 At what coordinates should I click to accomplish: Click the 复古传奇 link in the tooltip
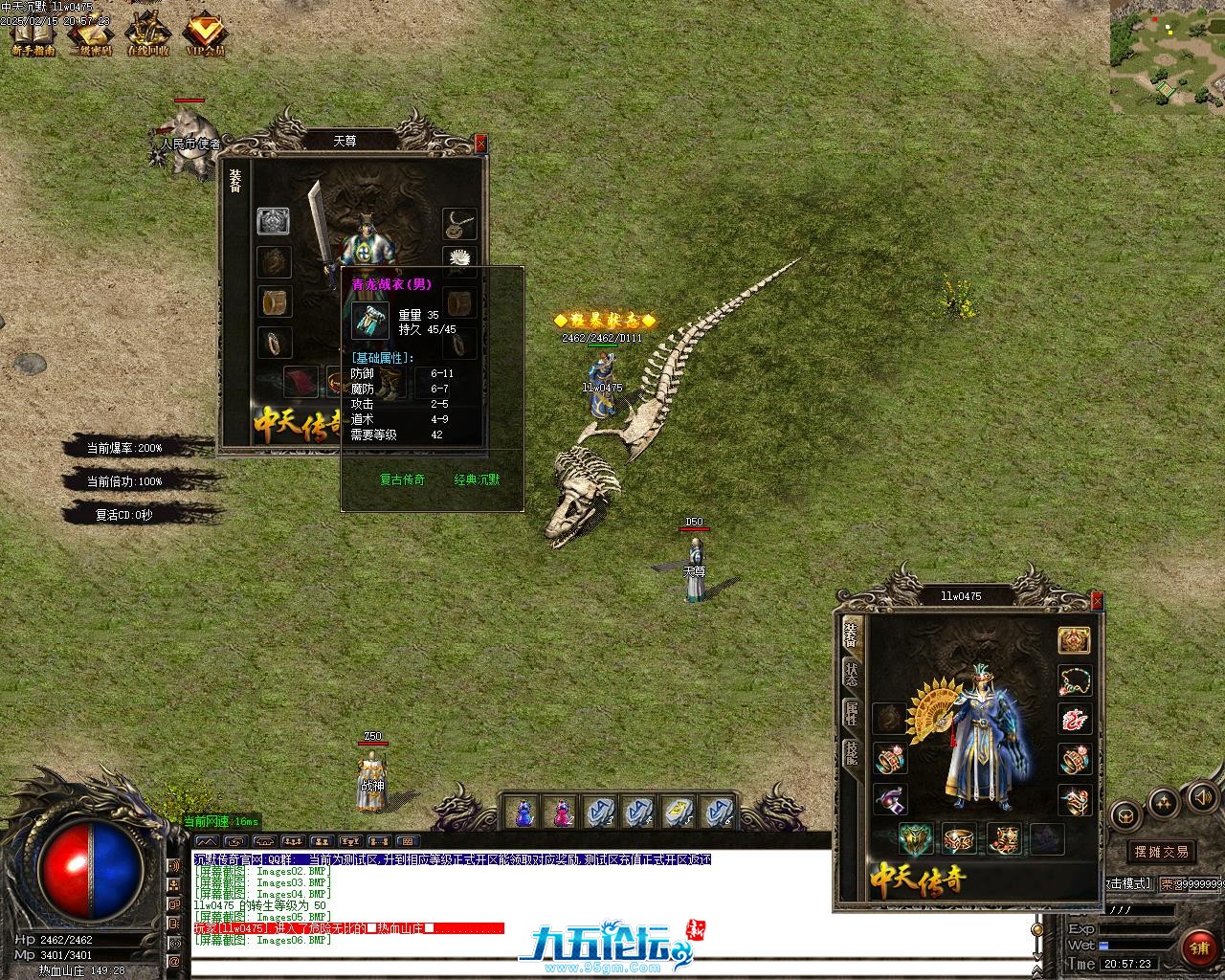pyautogui.click(x=402, y=479)
